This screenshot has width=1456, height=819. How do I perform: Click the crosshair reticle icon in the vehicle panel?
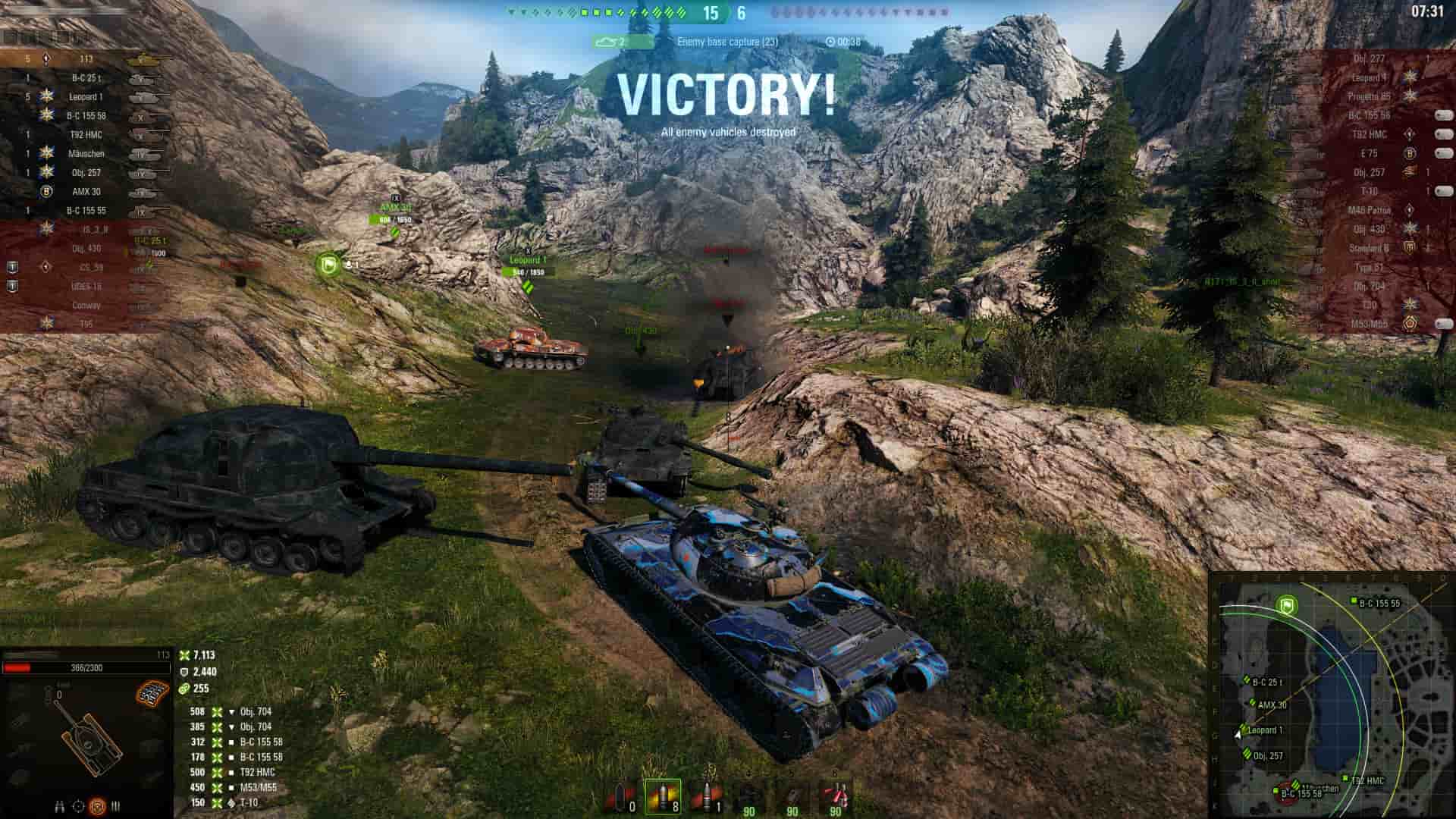[79, 806]
